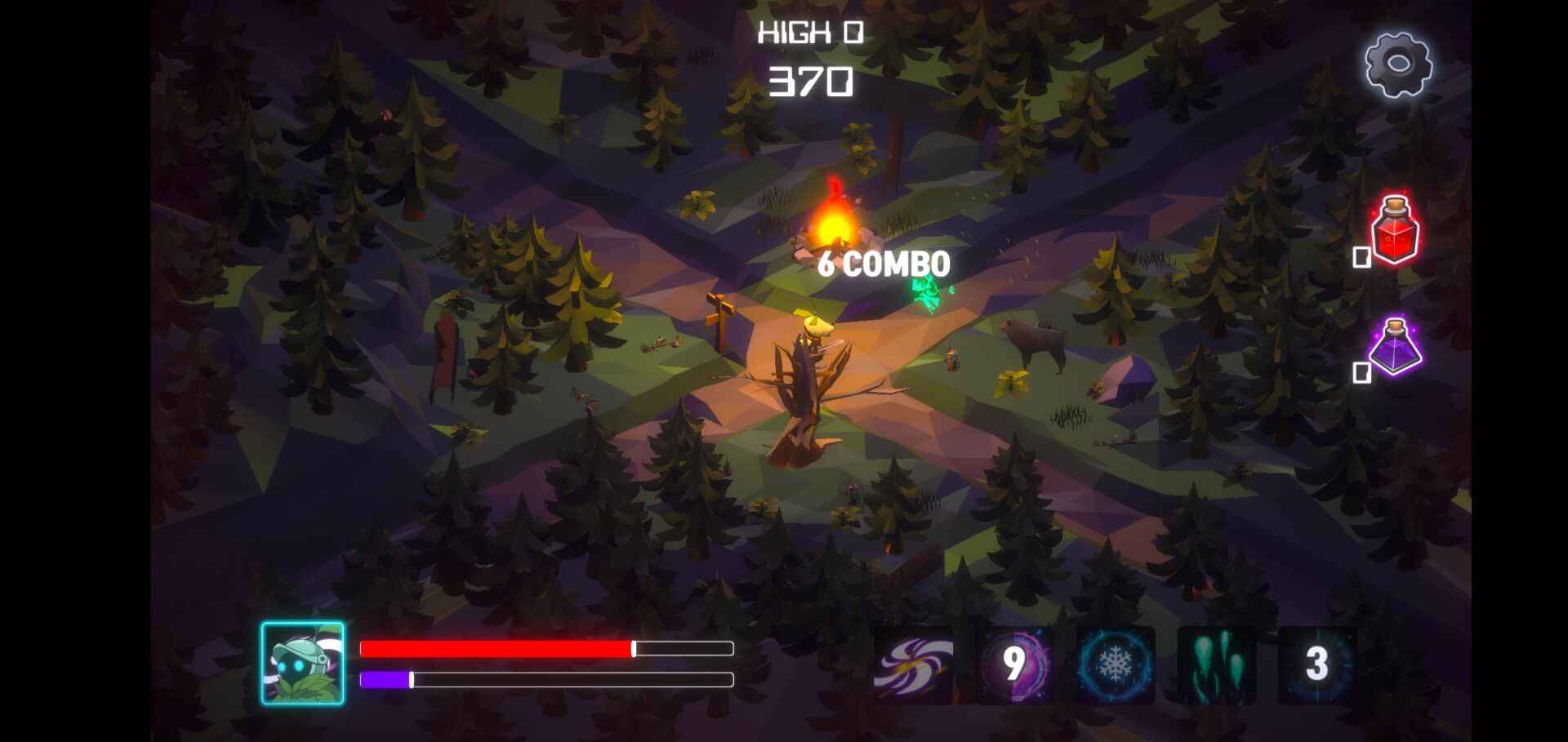Use the red health potion
The height and width of the screenshot is (742, 1568).
point(1395,230)
